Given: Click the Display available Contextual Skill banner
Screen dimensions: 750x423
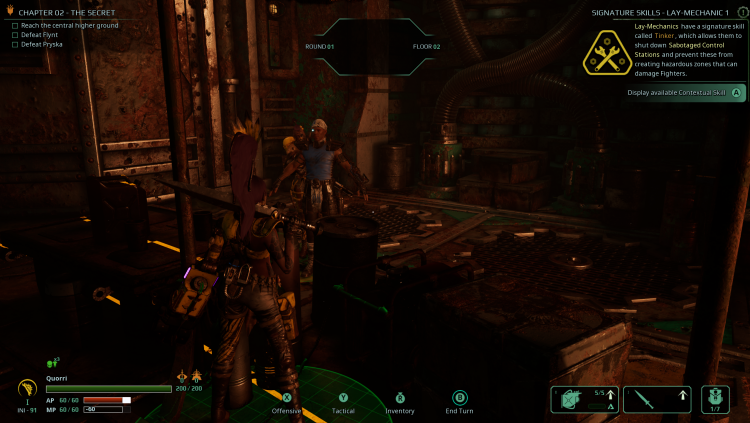Looking at the screenshot, I should pyautogui.click(x=684, y=92).
